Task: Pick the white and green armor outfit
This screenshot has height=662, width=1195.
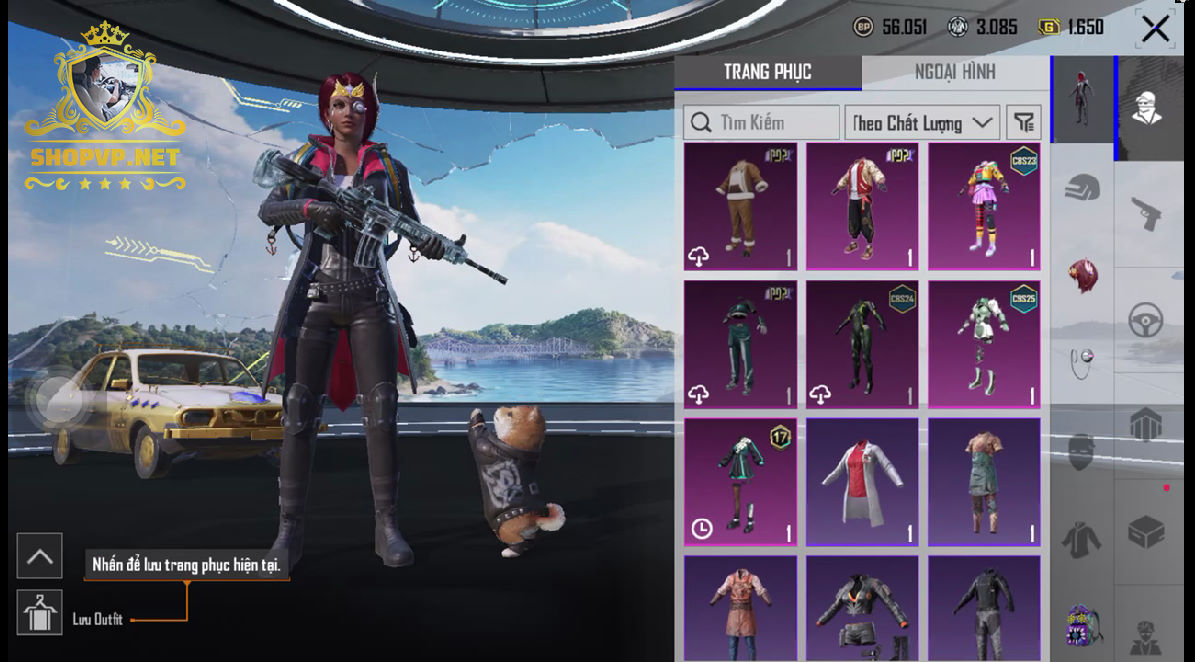Action: tap(984, 344)
